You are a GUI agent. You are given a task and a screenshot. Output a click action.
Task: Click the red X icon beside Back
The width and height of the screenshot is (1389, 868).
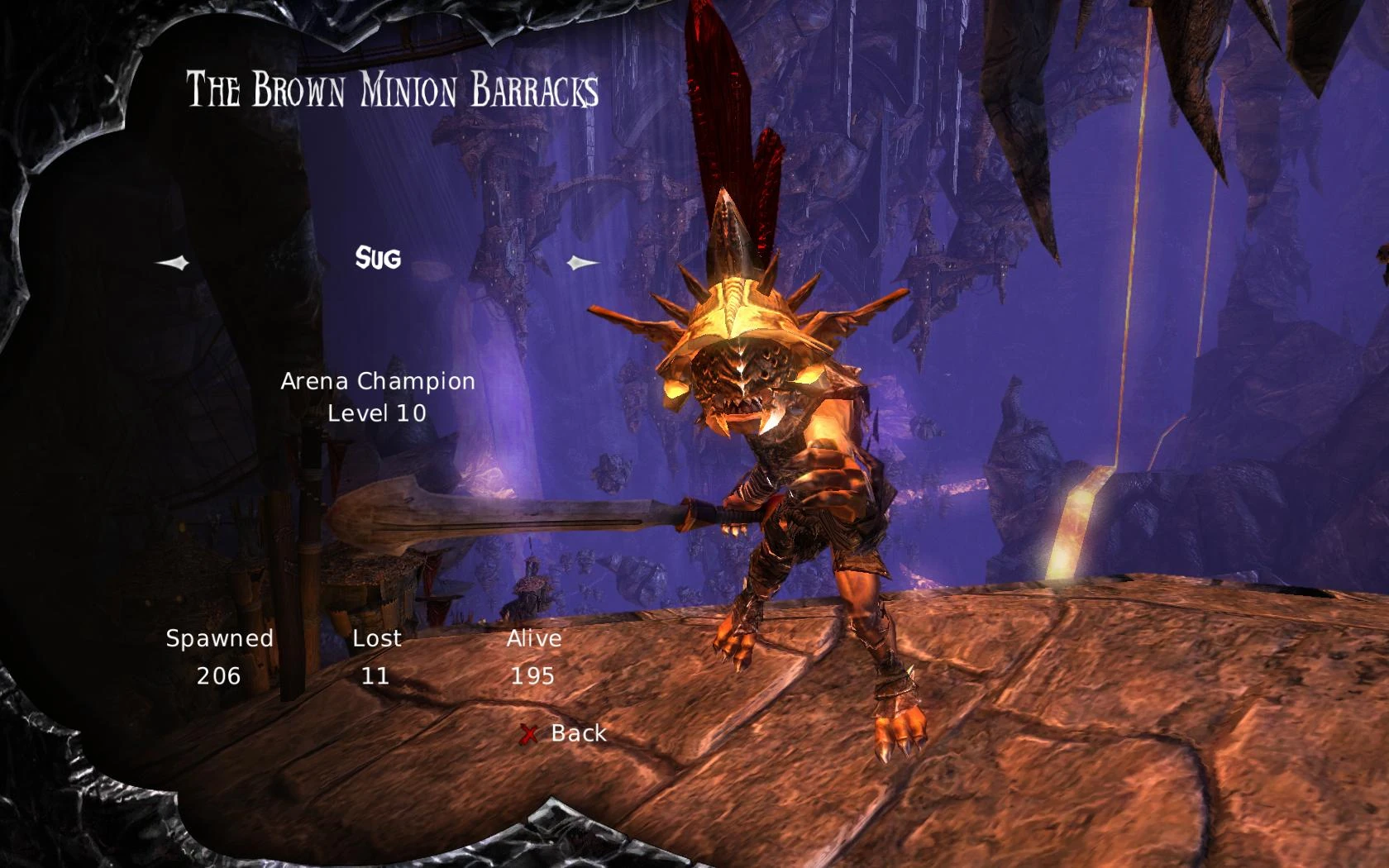(530, 733)
